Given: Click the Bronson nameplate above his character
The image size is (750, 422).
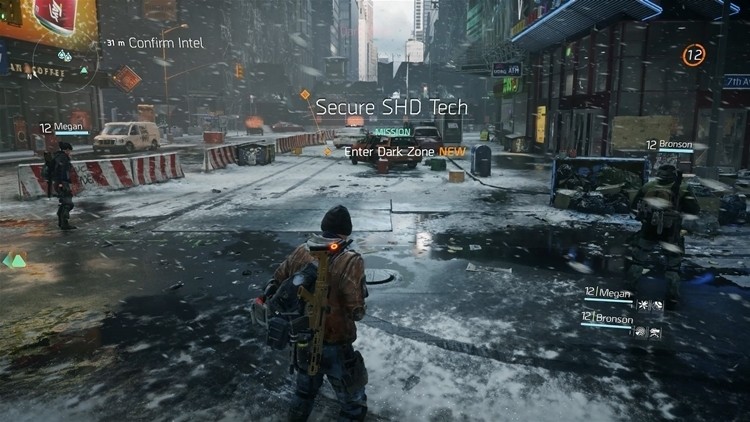Looking at the screenshot, I should (669, 145).
